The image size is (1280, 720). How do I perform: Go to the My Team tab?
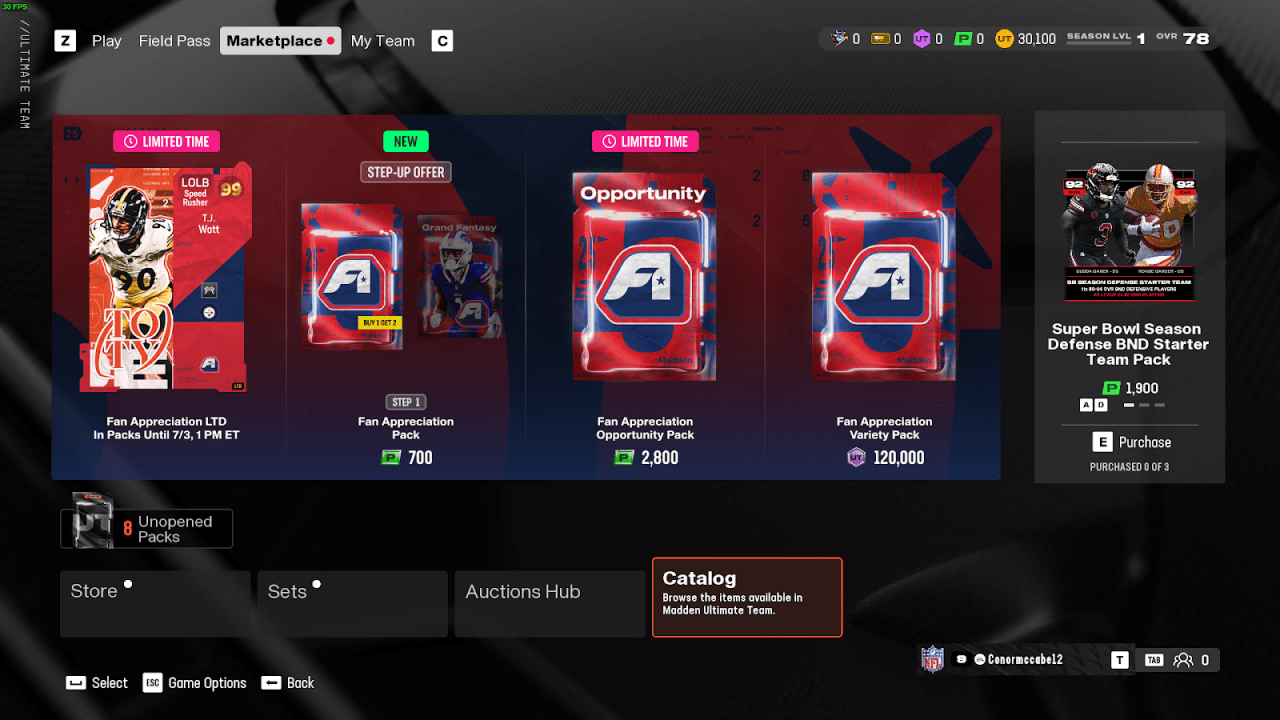382,41
